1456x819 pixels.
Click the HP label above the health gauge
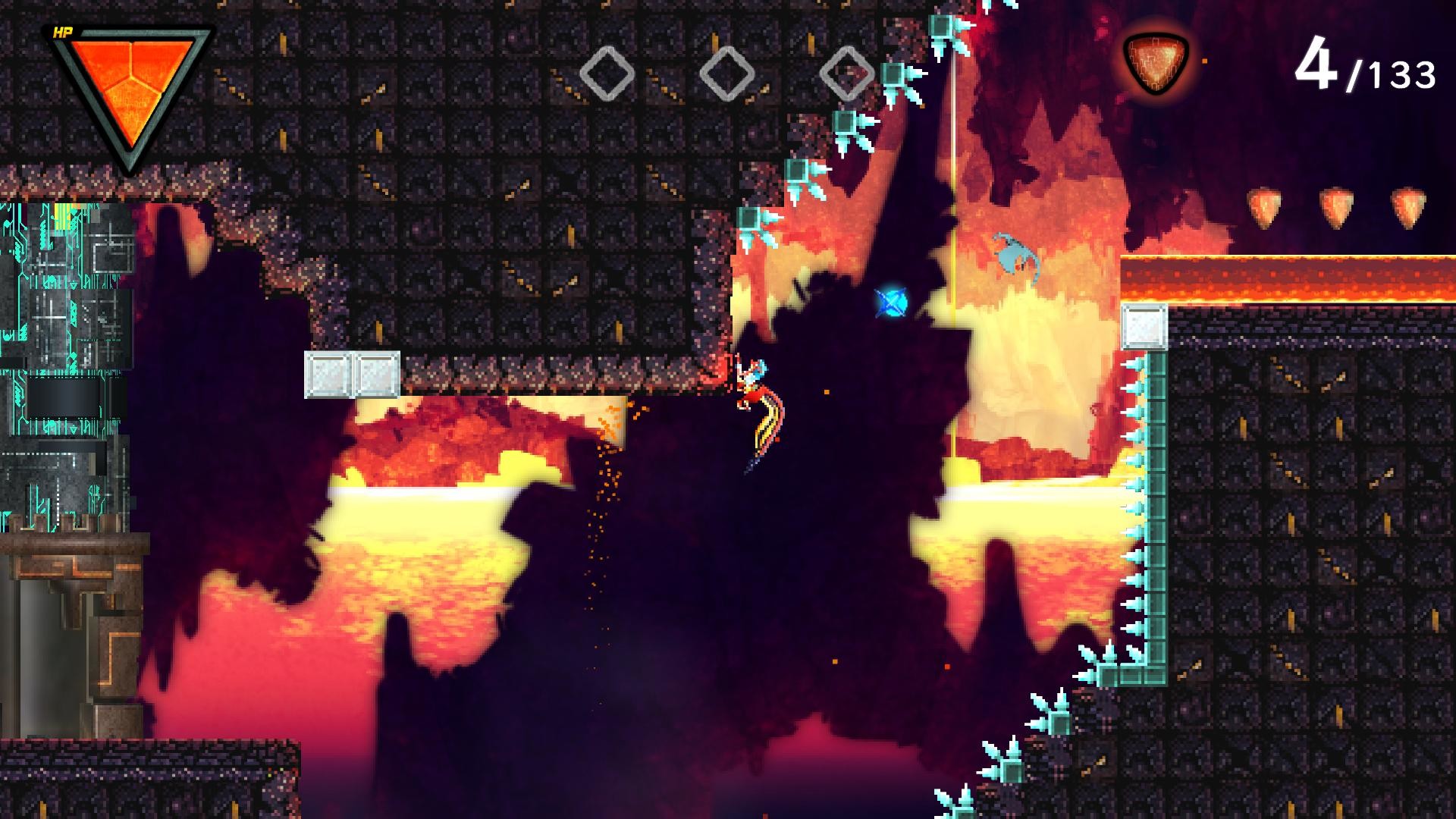click(64, 32)
